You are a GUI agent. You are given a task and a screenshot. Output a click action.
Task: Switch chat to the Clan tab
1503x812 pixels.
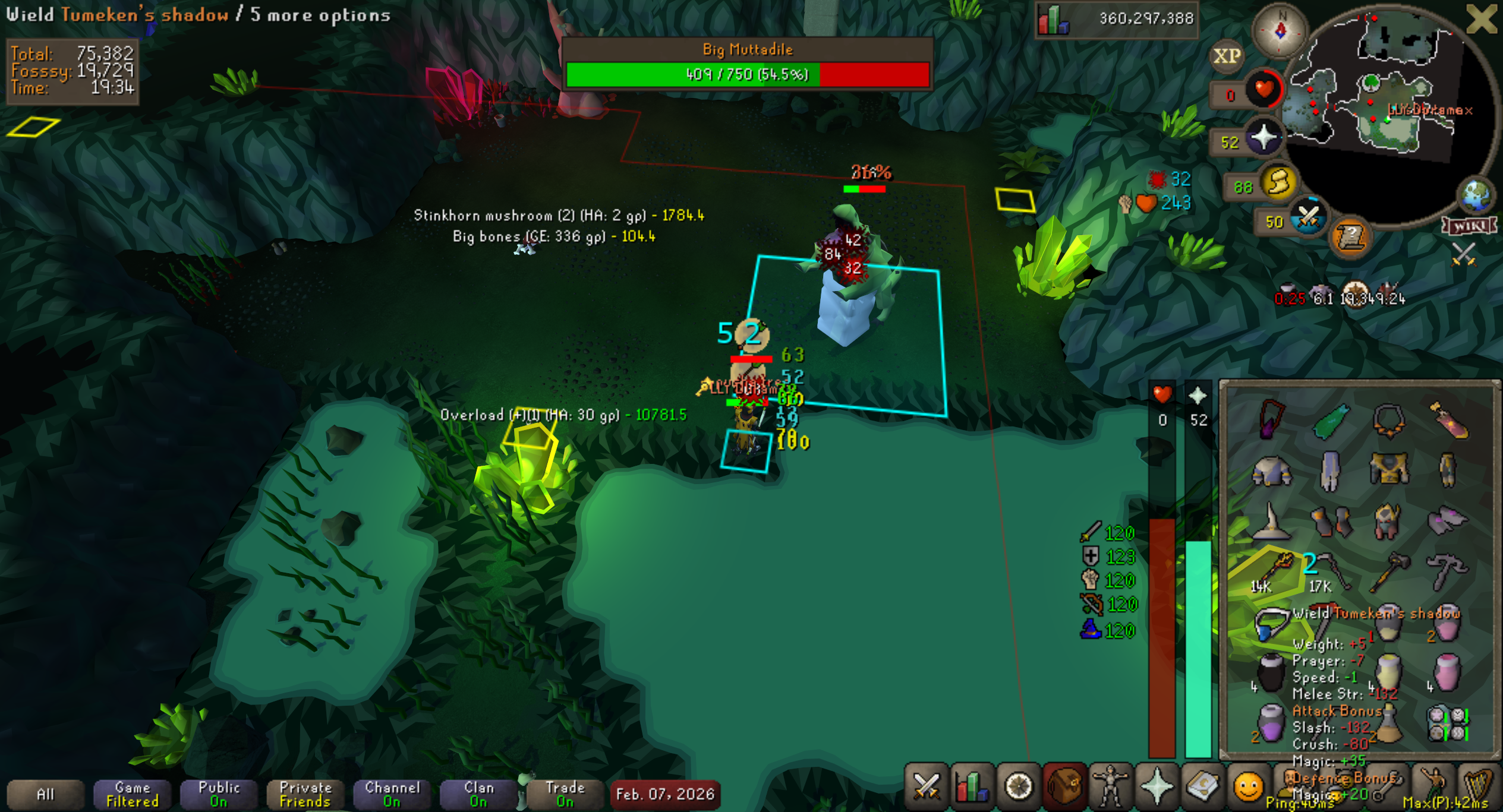(478, 794)
